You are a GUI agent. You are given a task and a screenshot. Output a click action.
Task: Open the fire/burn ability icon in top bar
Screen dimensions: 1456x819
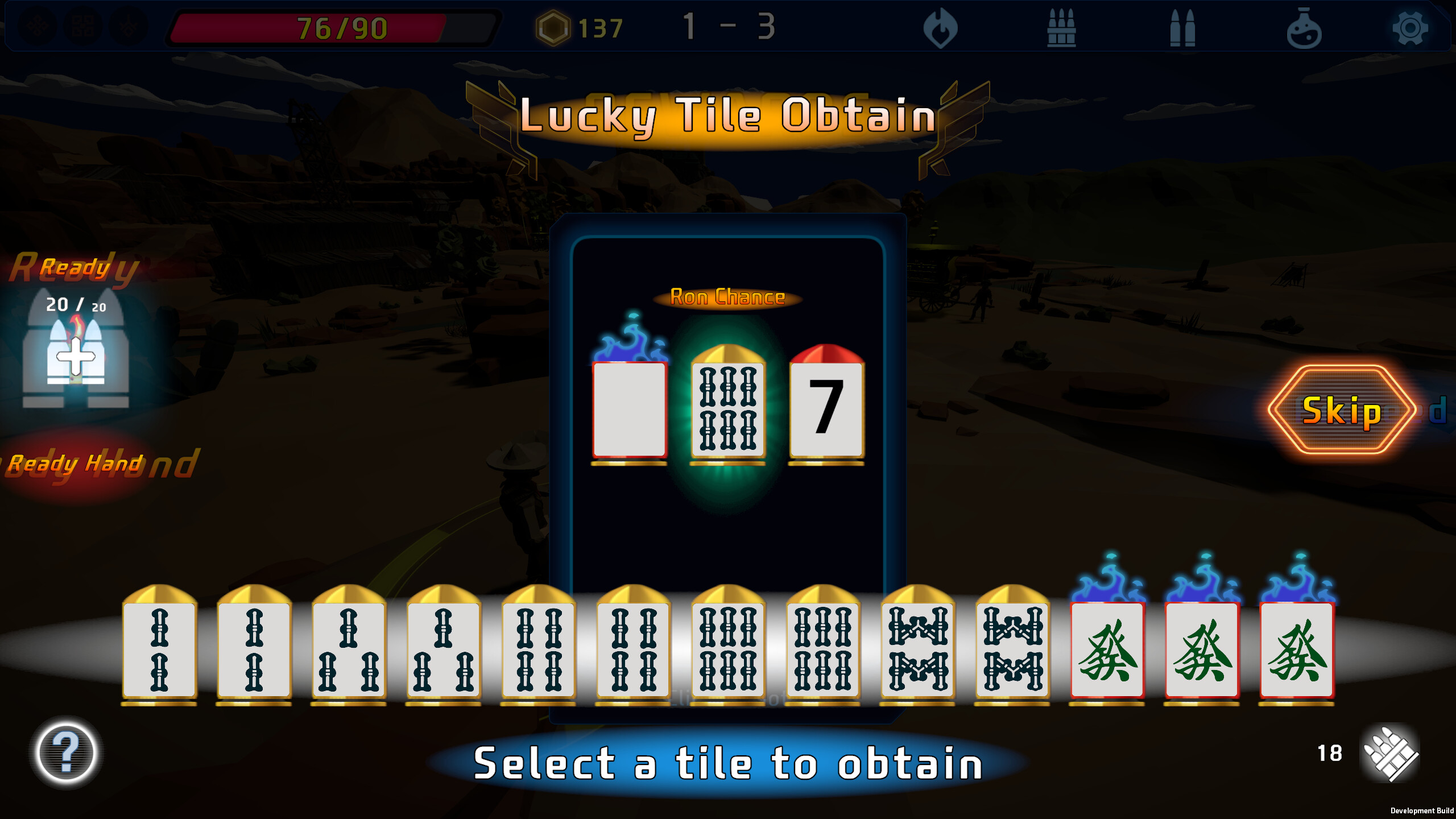tap(941, 27)
